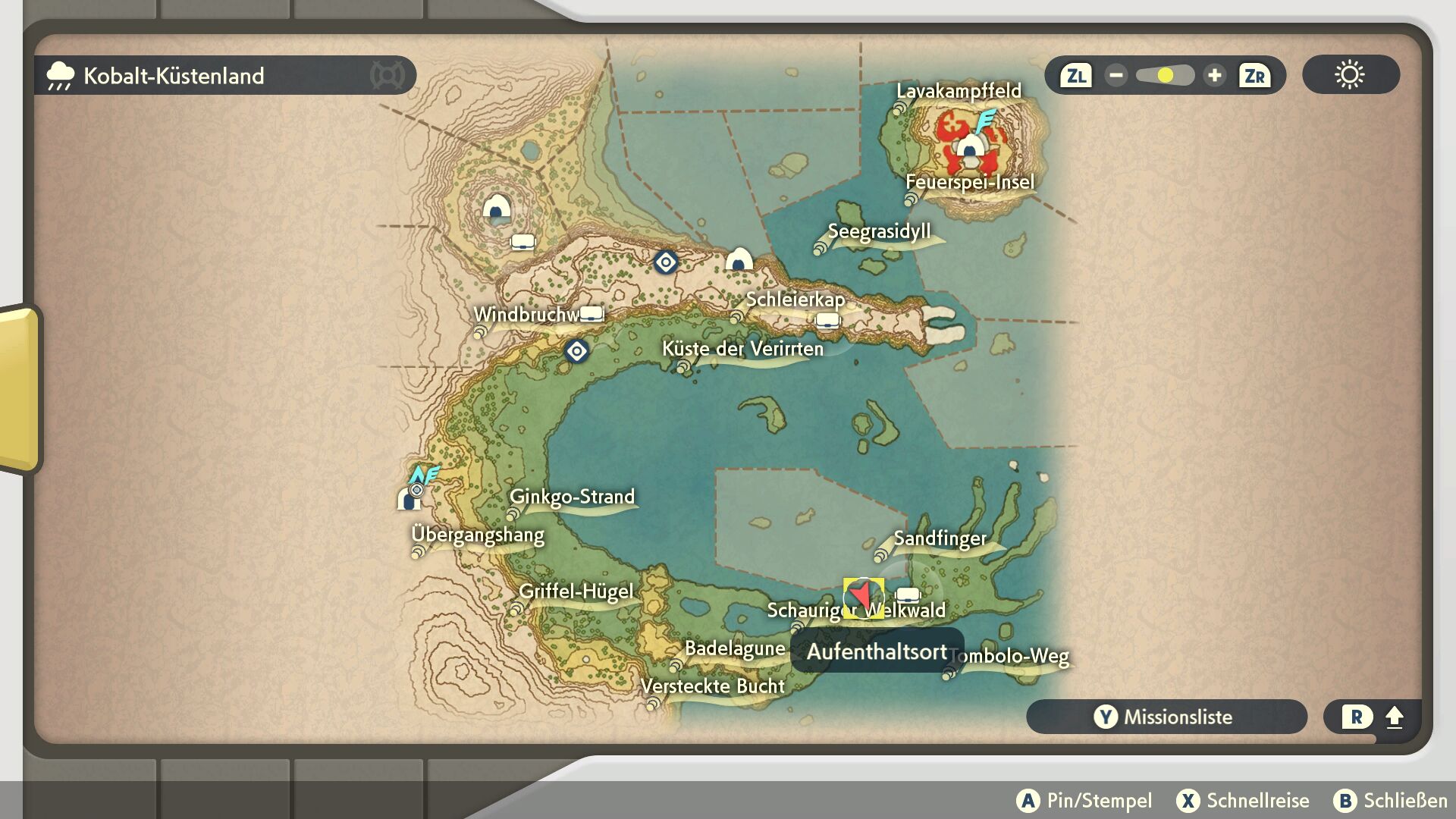Choose the Seegrasidyll location label

[879, 232]
